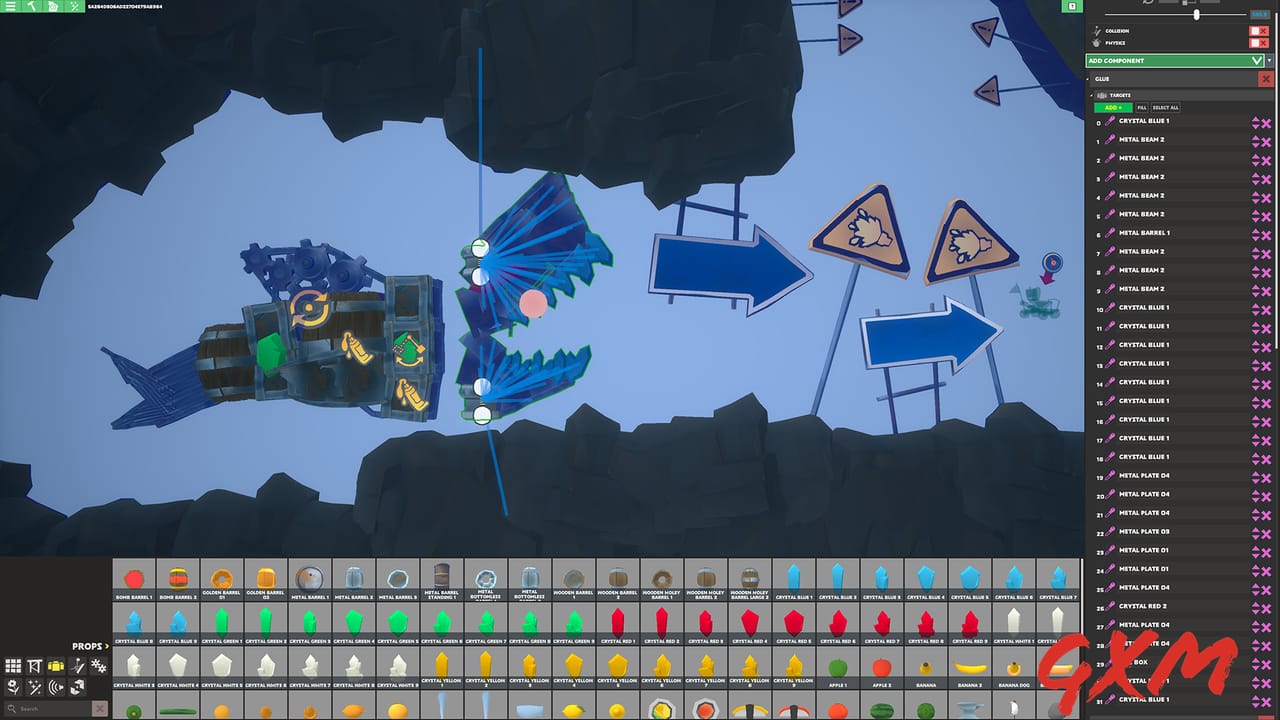Open the ADD COMPONENT dropdown
Viewport: 1280px width, 720px height.
click(1175, 61)
